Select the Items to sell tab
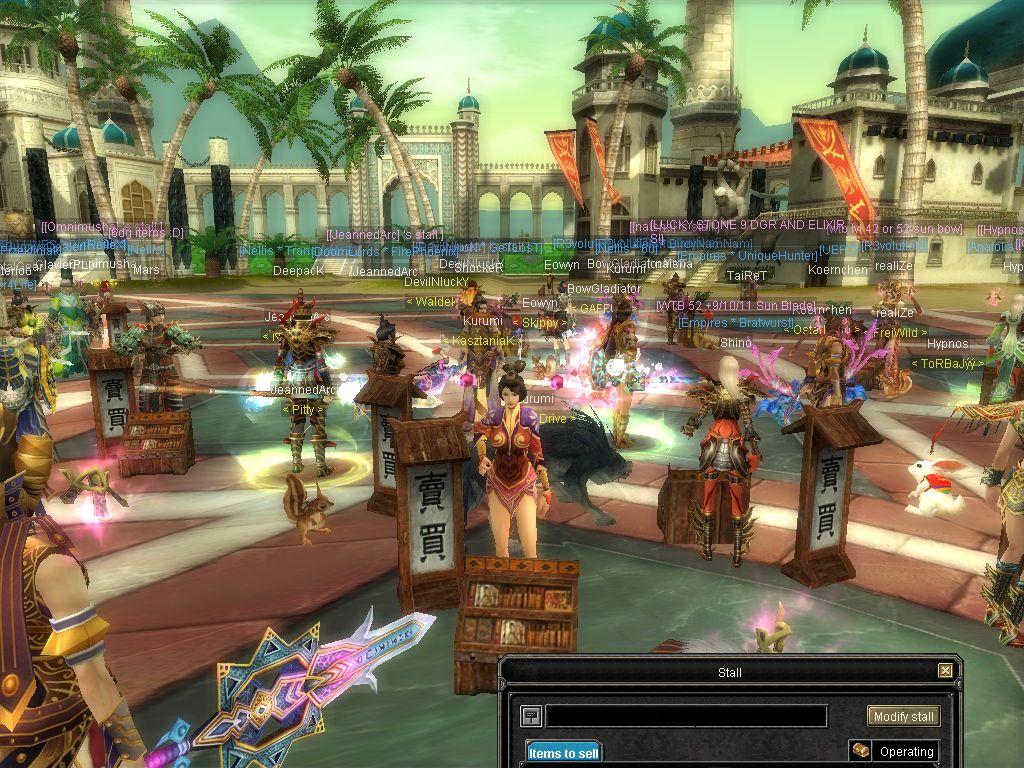This screenshot has width=1024, height=768. (564, 753)
